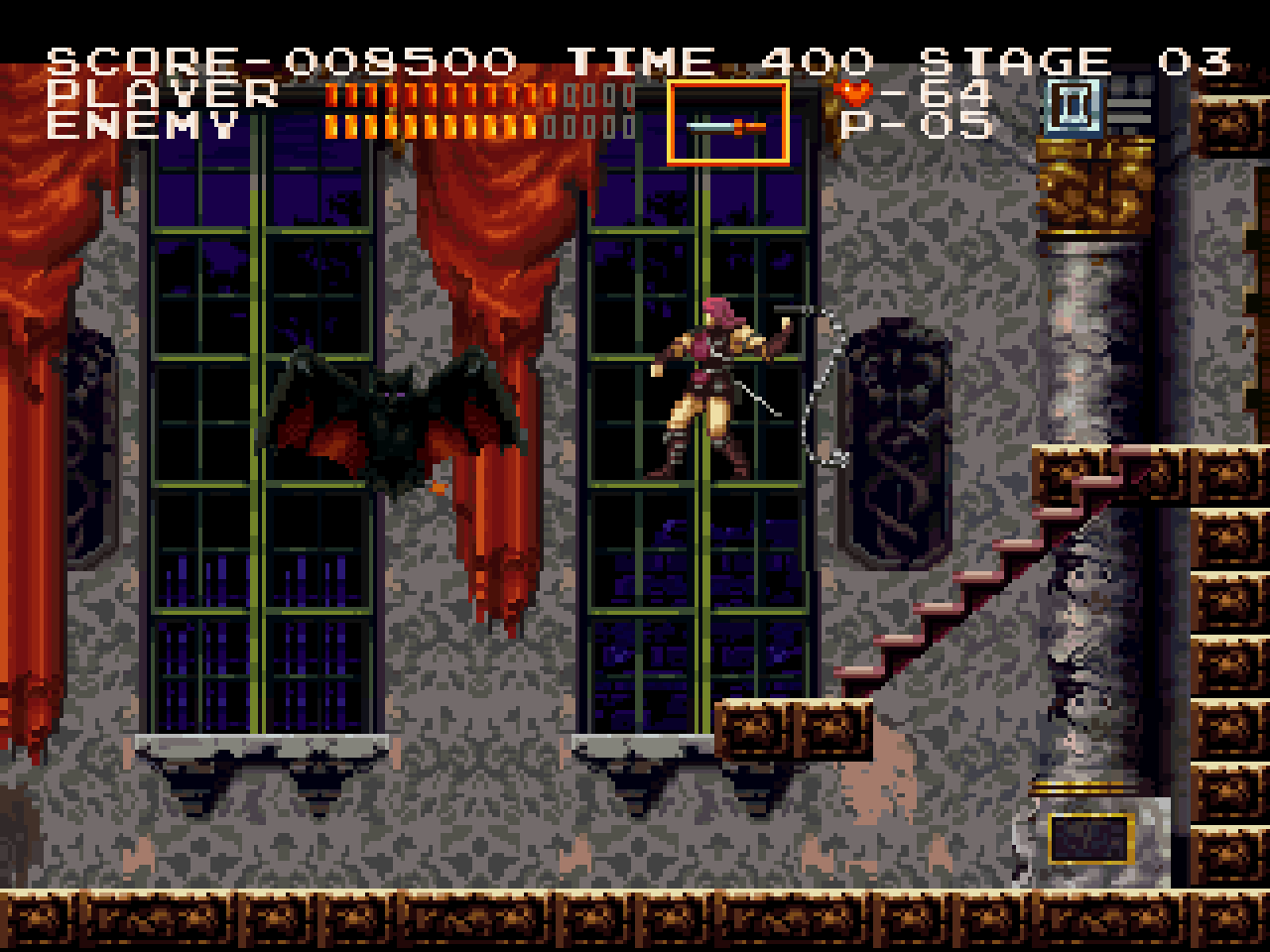Click the PLAYER health bar
The image size is (1270, 952).
coord(446,94)
